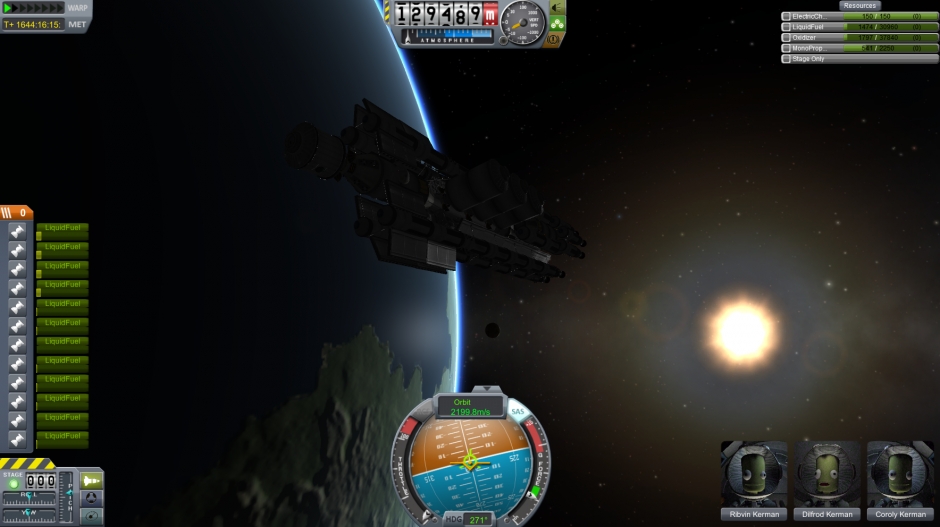Toggle the LiquidFuel resource checkbox
The height and width of the screenshot is (527, 940).
tap(786, 27)
